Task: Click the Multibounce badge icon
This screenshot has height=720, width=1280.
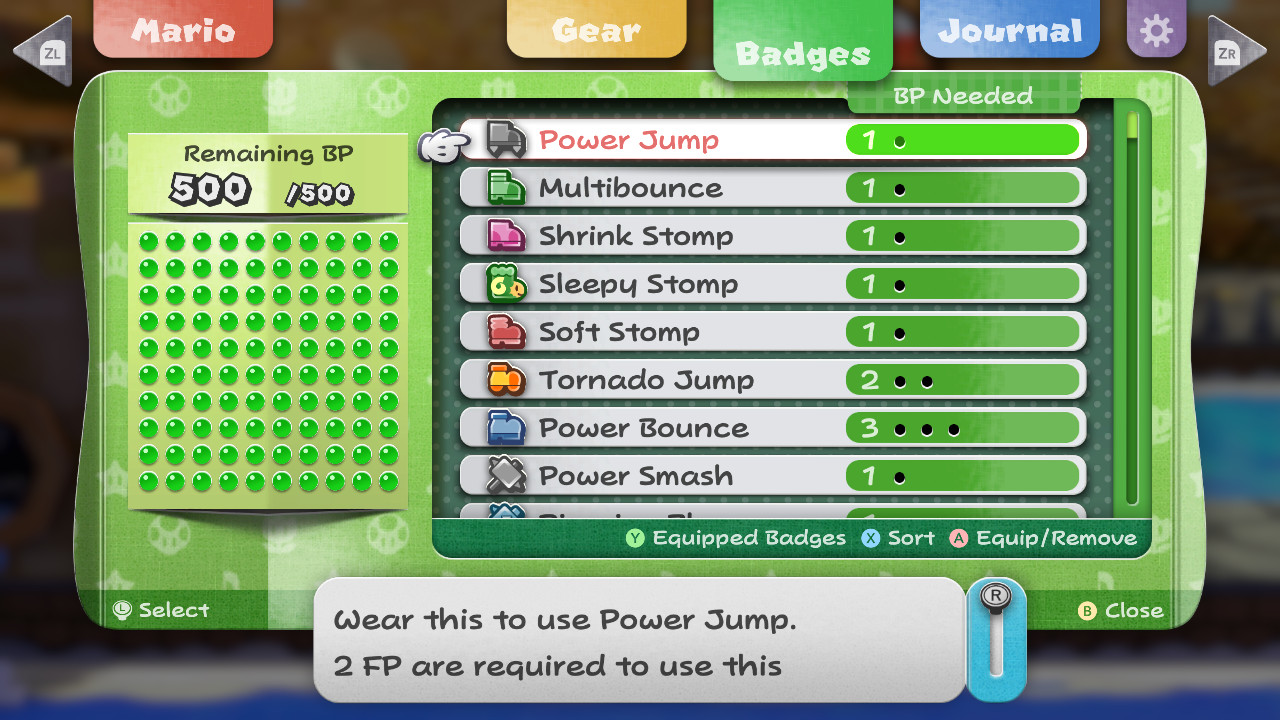Action: 506,188
